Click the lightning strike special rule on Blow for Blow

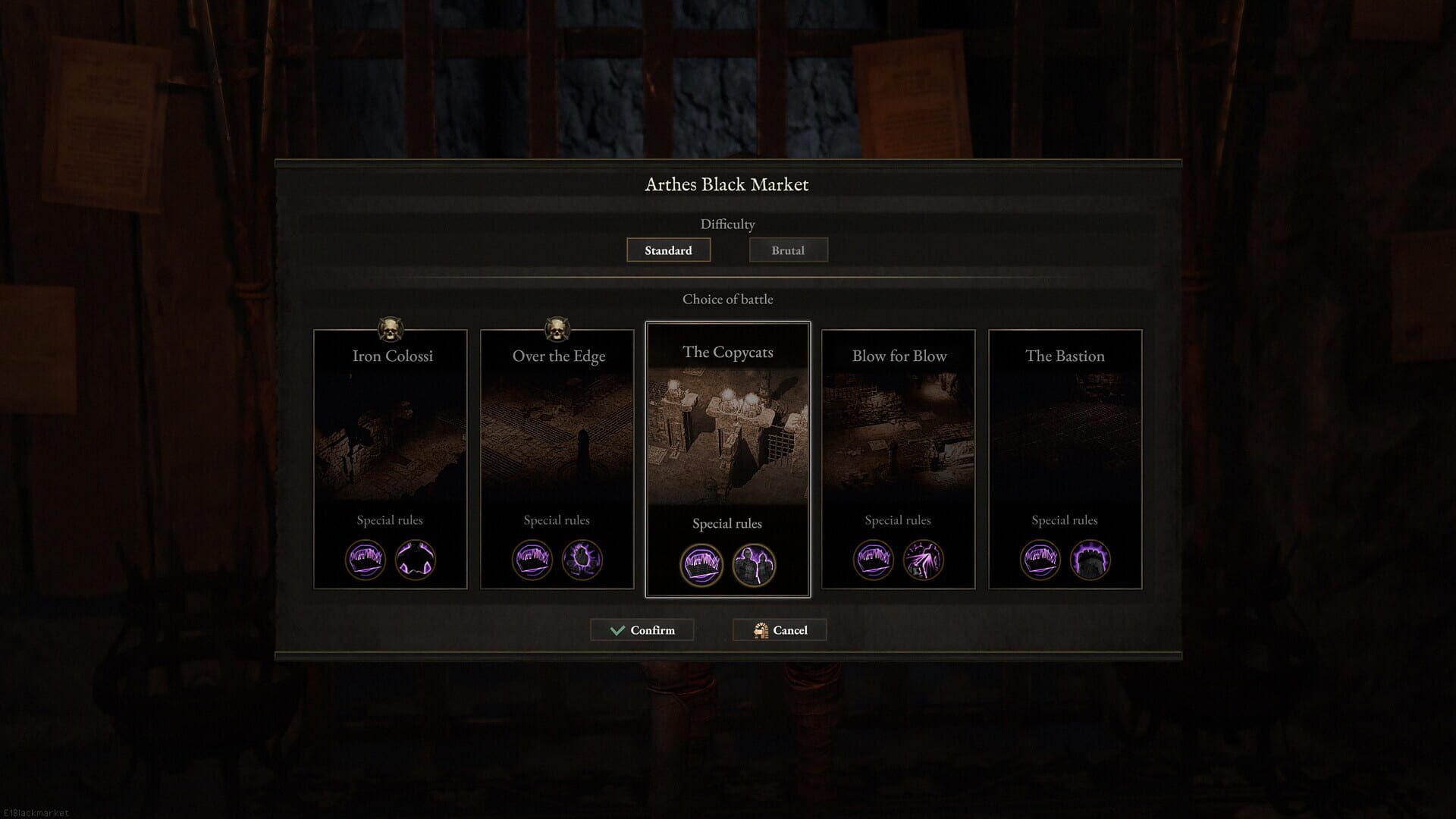coord(924,559)
